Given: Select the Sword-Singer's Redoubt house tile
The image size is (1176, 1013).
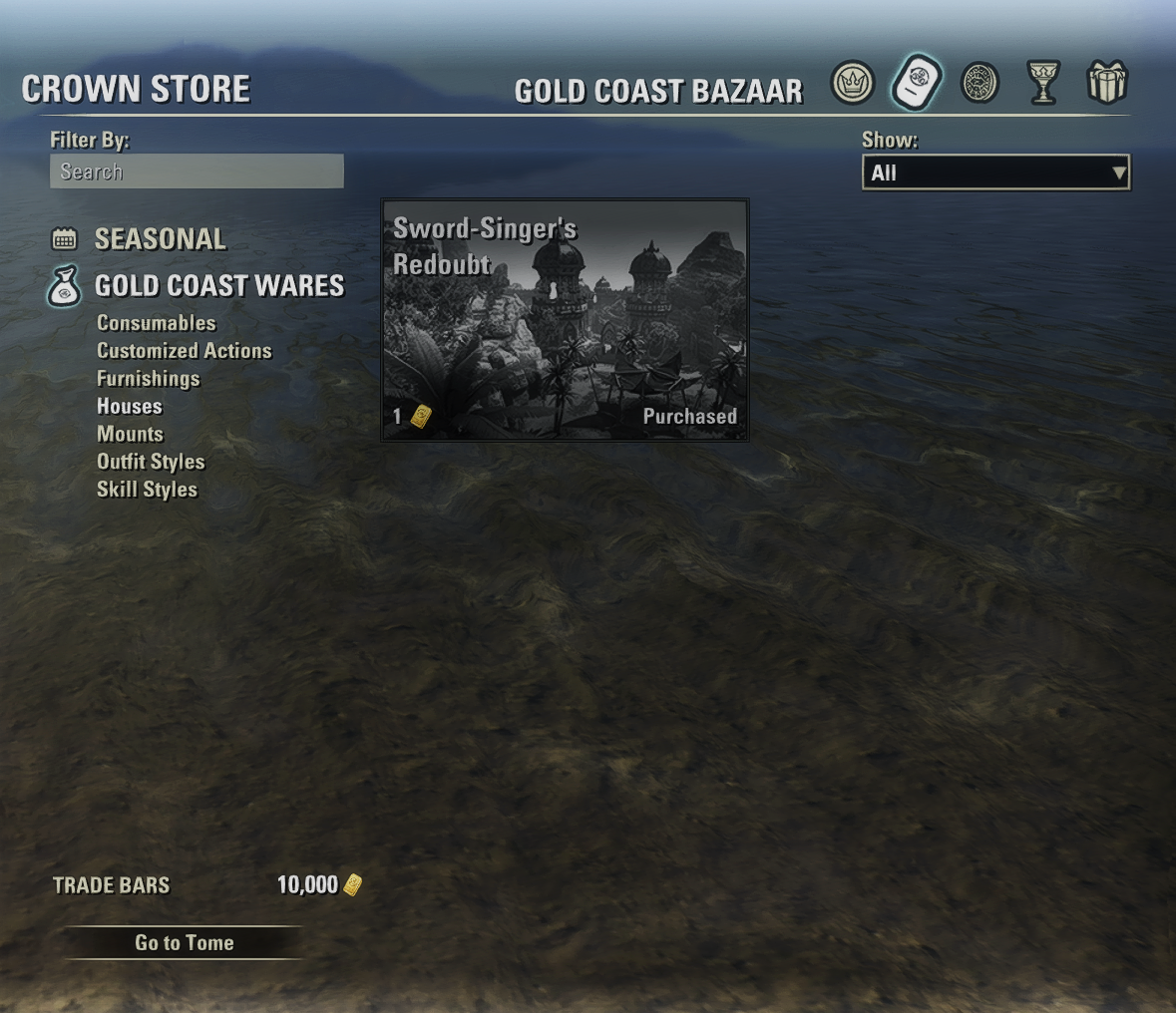Looking at the screenshot, I should pos(565,319).
